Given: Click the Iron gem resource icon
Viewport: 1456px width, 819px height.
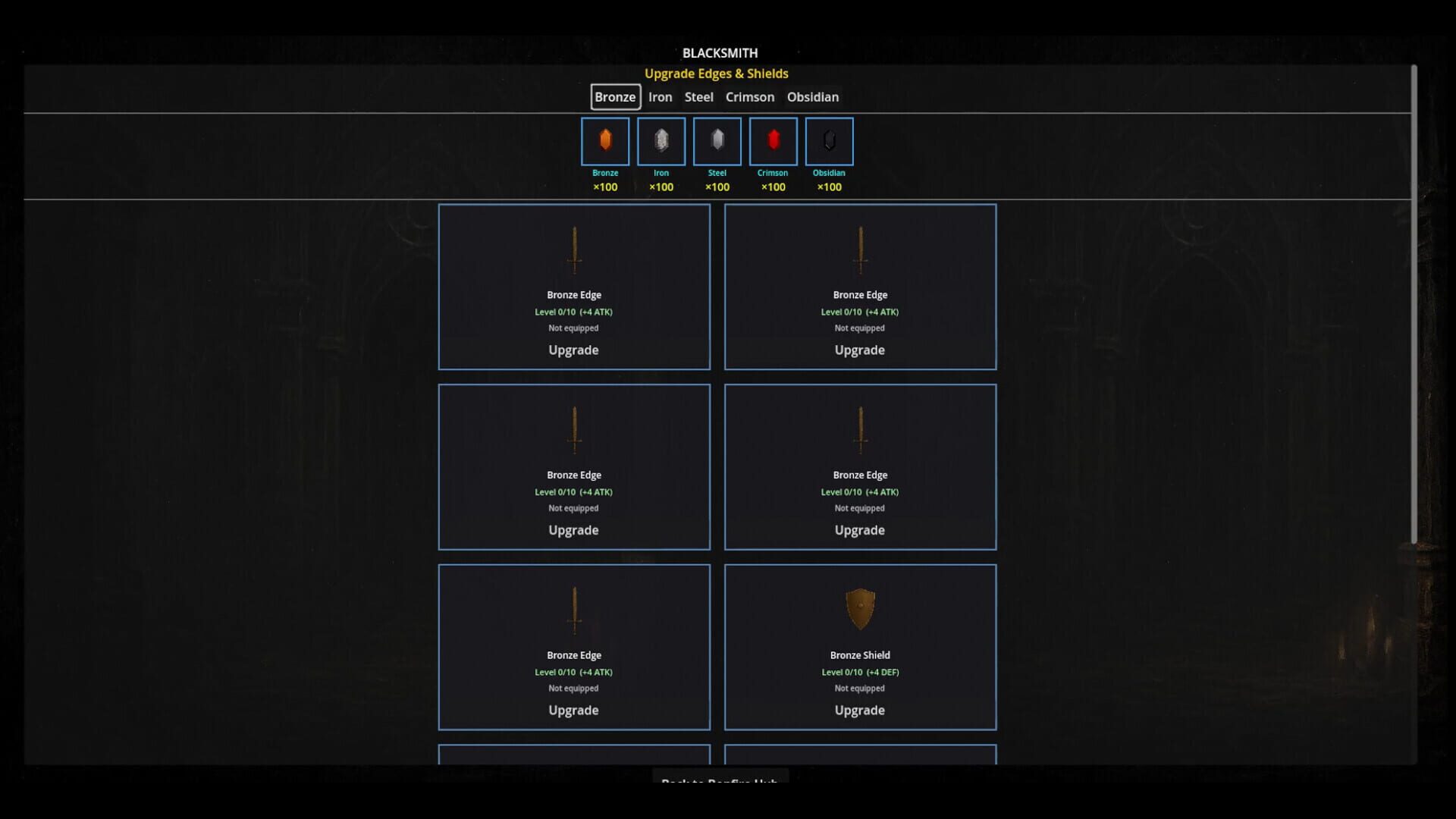Looking at the screenshot, I should point(661,141).
